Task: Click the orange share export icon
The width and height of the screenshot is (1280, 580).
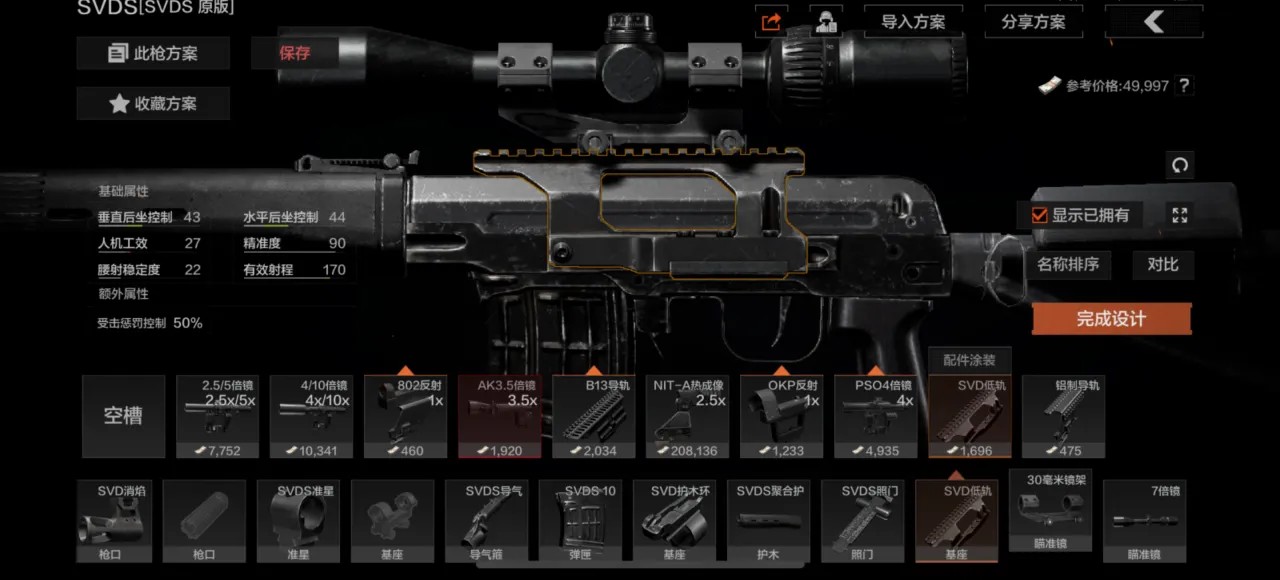Action: [x=771, y=22]
